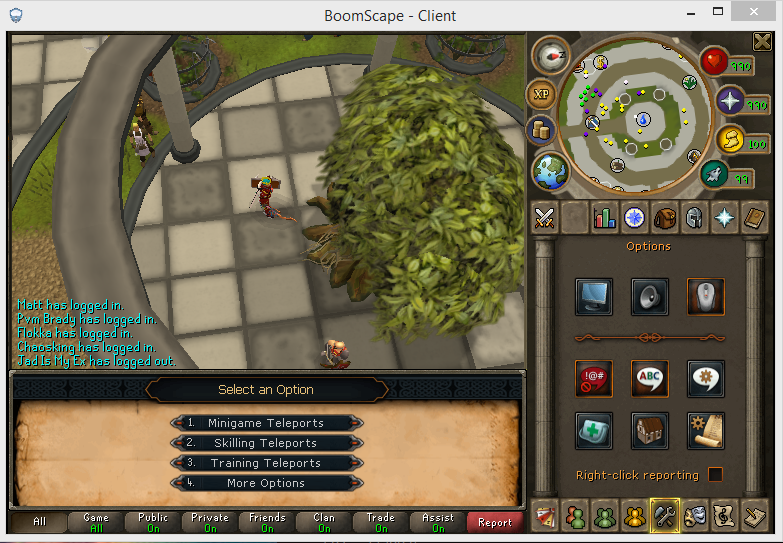The width and height of the screenshot is (783, 543).
Task: Choose the Minigame Teleports option
Action: [x=266, y=423]
